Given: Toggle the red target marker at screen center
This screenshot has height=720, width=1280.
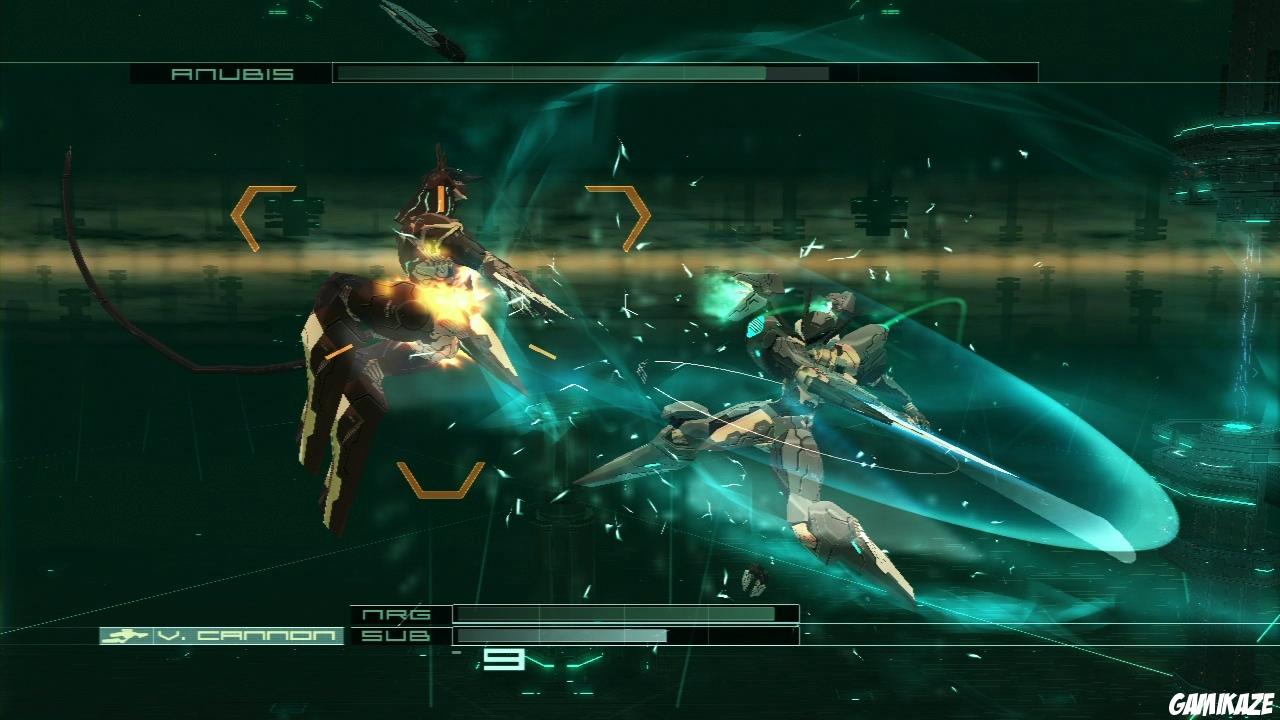Looking at the screenshot, I should [x=544, y=352].
